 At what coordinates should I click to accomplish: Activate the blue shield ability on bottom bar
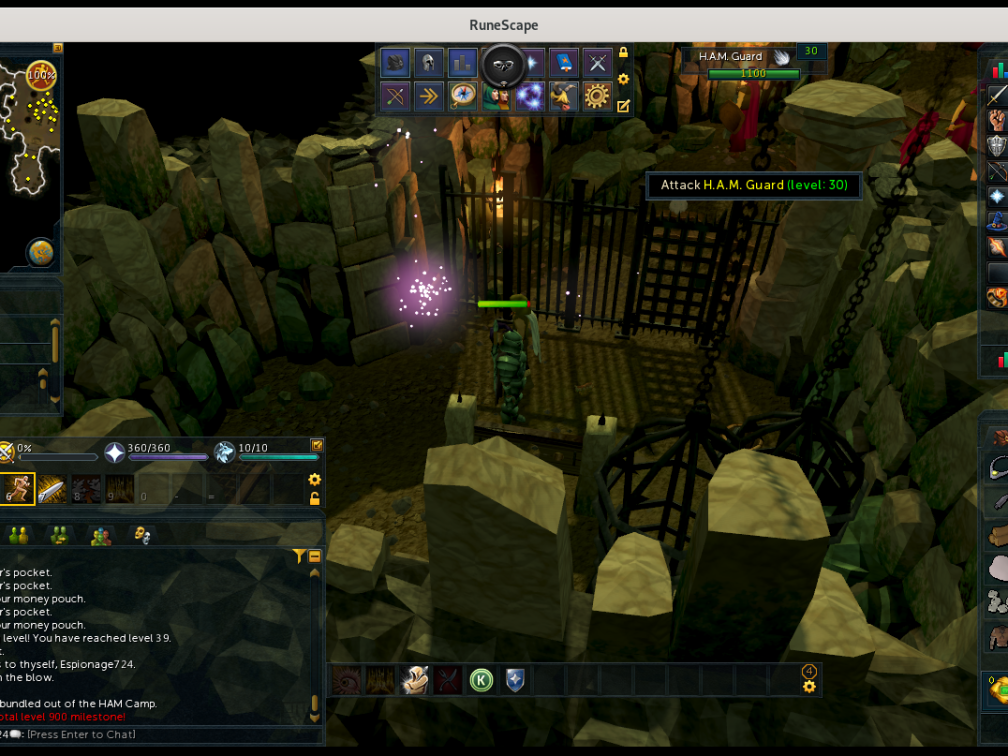515,680
